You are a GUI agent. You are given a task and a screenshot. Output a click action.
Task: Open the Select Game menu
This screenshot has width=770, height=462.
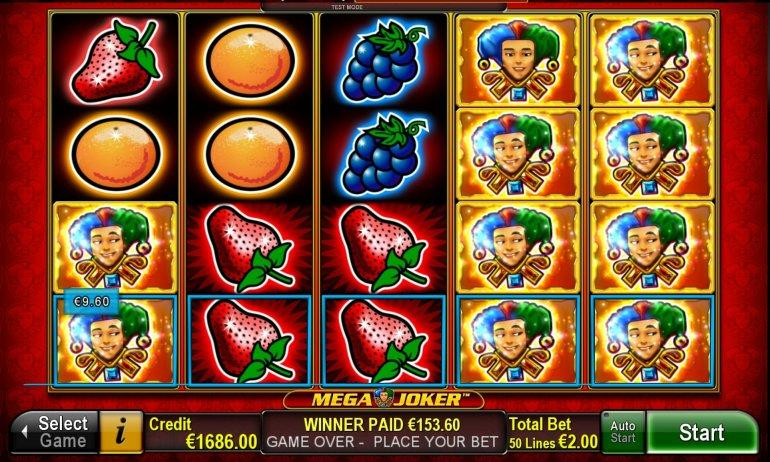click(x=55, y=433)
